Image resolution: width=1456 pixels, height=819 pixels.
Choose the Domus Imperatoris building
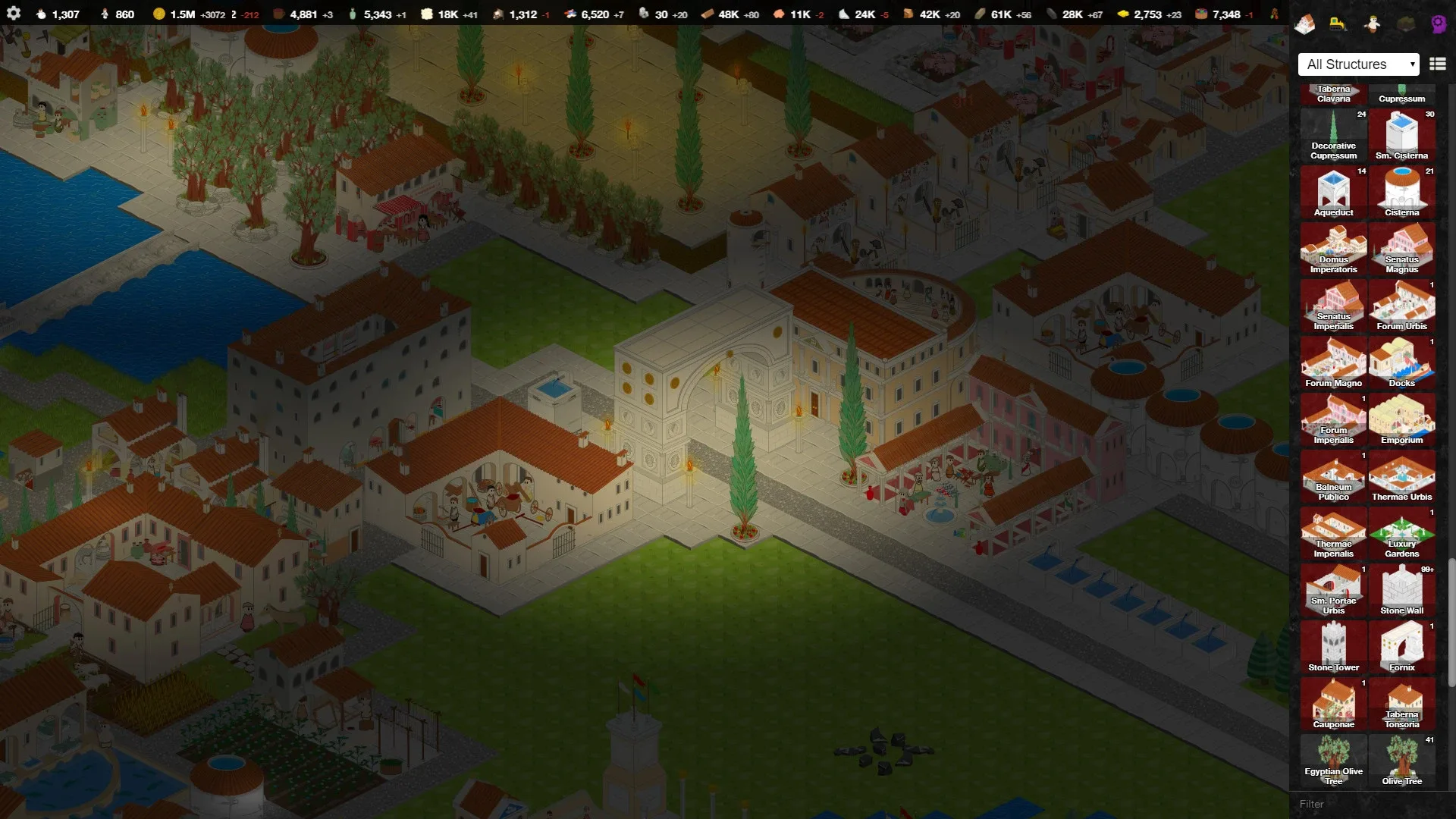pyautogui.click(x=1333, y=249)
